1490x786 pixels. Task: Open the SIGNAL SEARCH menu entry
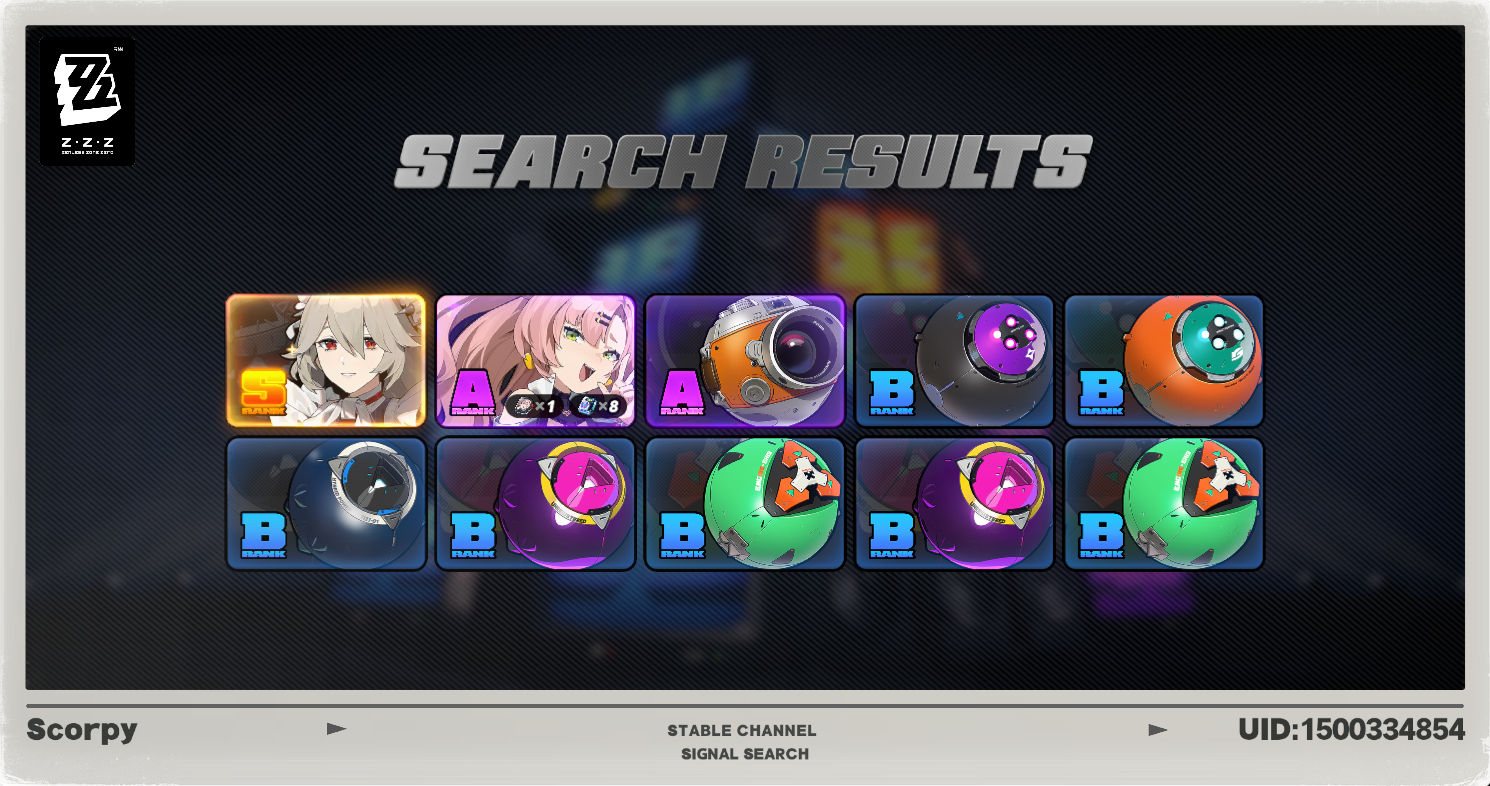tap(744, 754)
